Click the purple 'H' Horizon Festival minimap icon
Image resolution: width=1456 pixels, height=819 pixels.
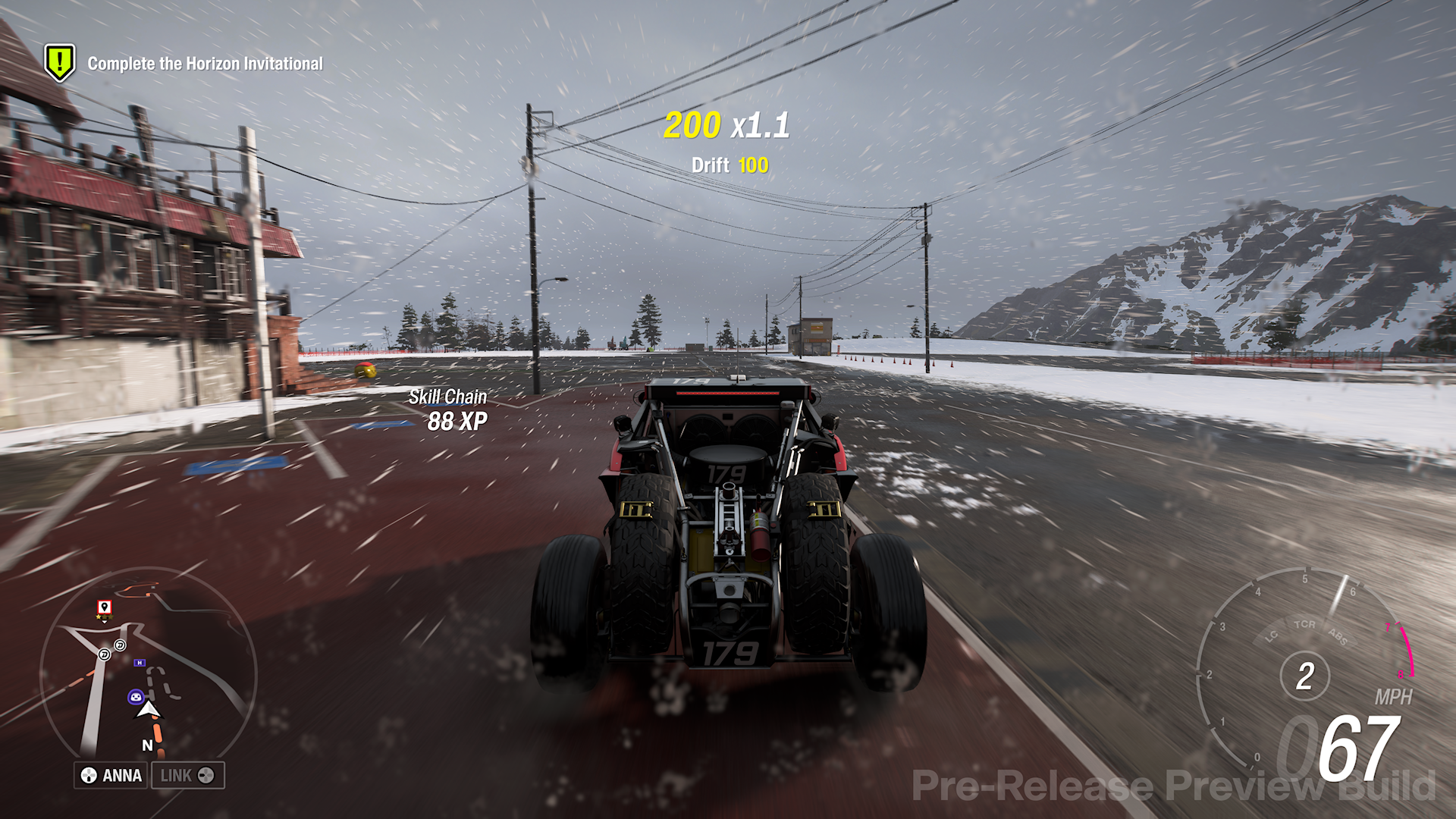pos(140,663)
